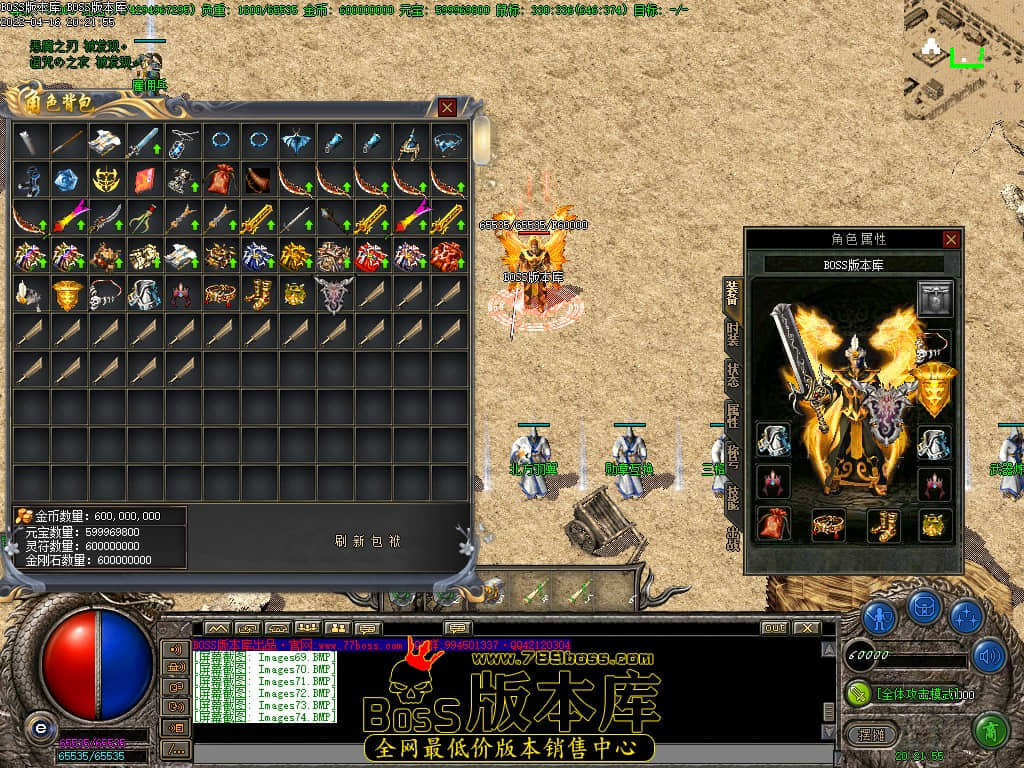Select the blue crystal gem in the backpack
This screenshot has width=1024, height=768.
point(68,180)
